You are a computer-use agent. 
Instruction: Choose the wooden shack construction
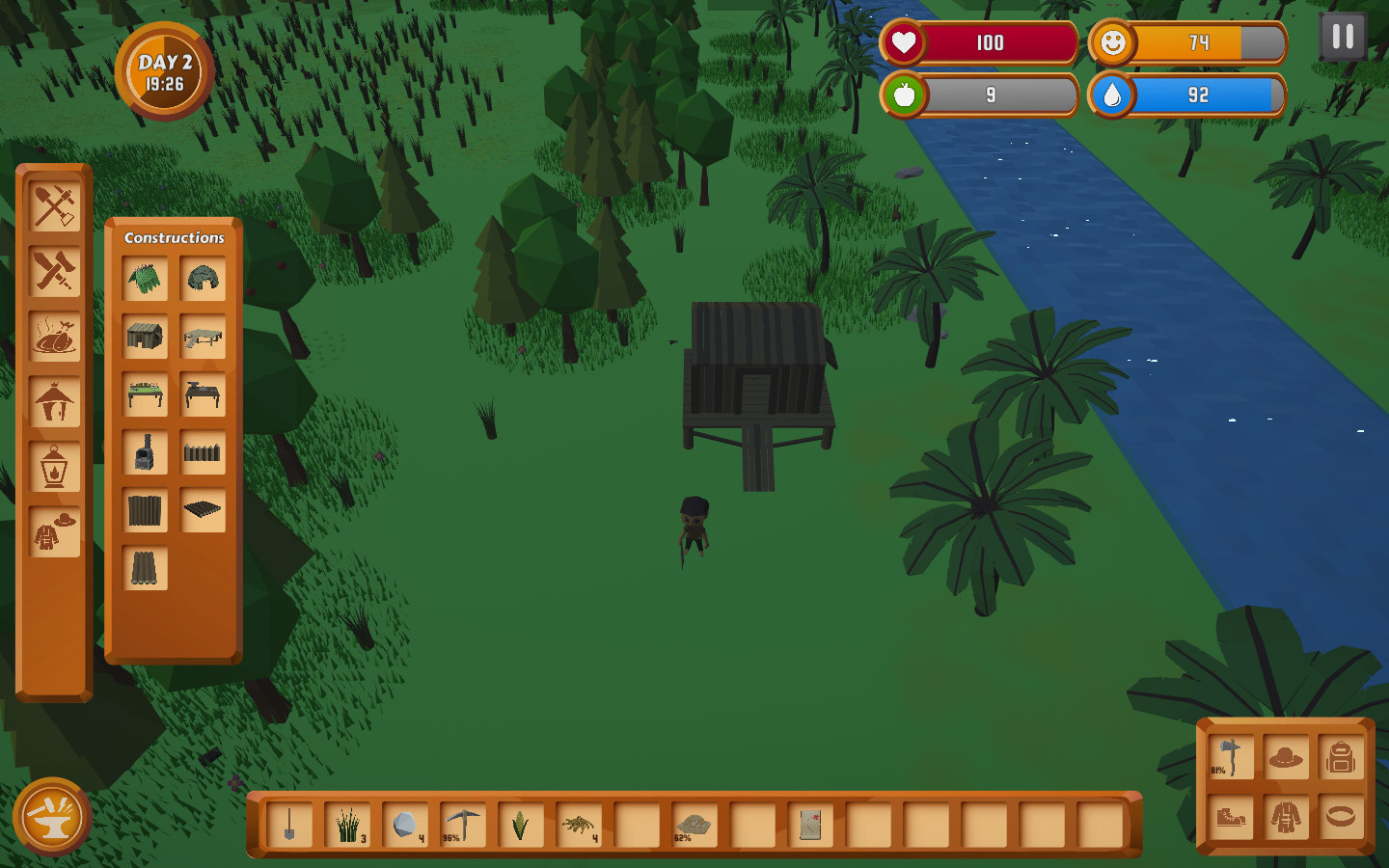tap(147, 338)
